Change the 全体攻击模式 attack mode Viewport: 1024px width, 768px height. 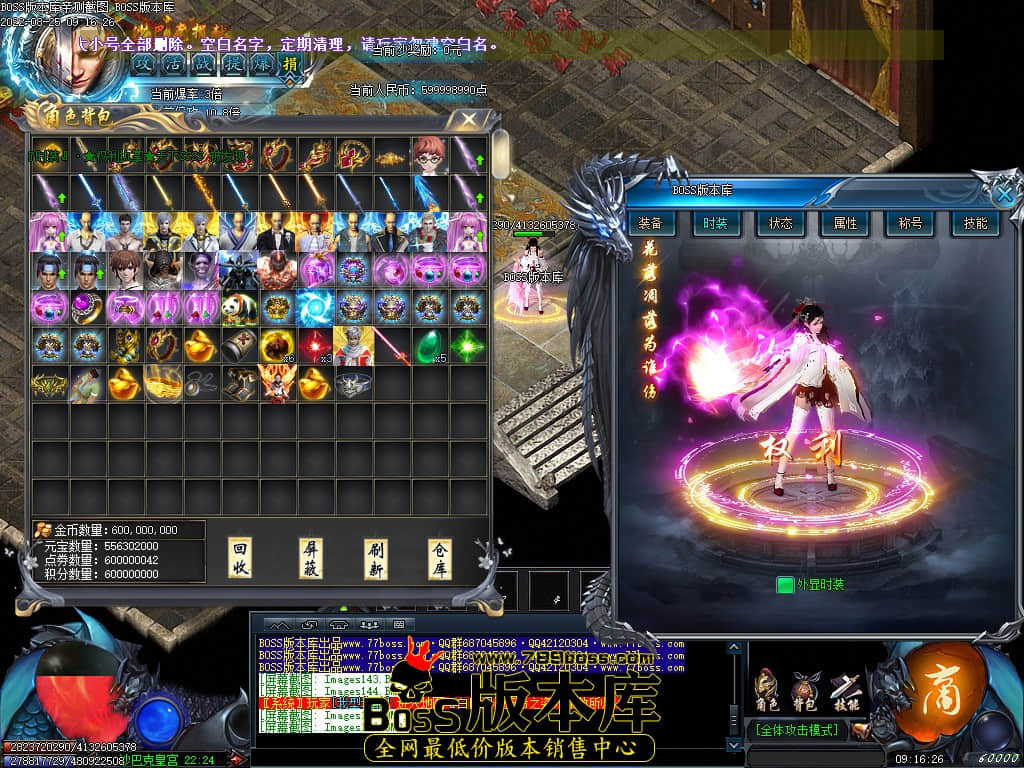pos(796,730)
